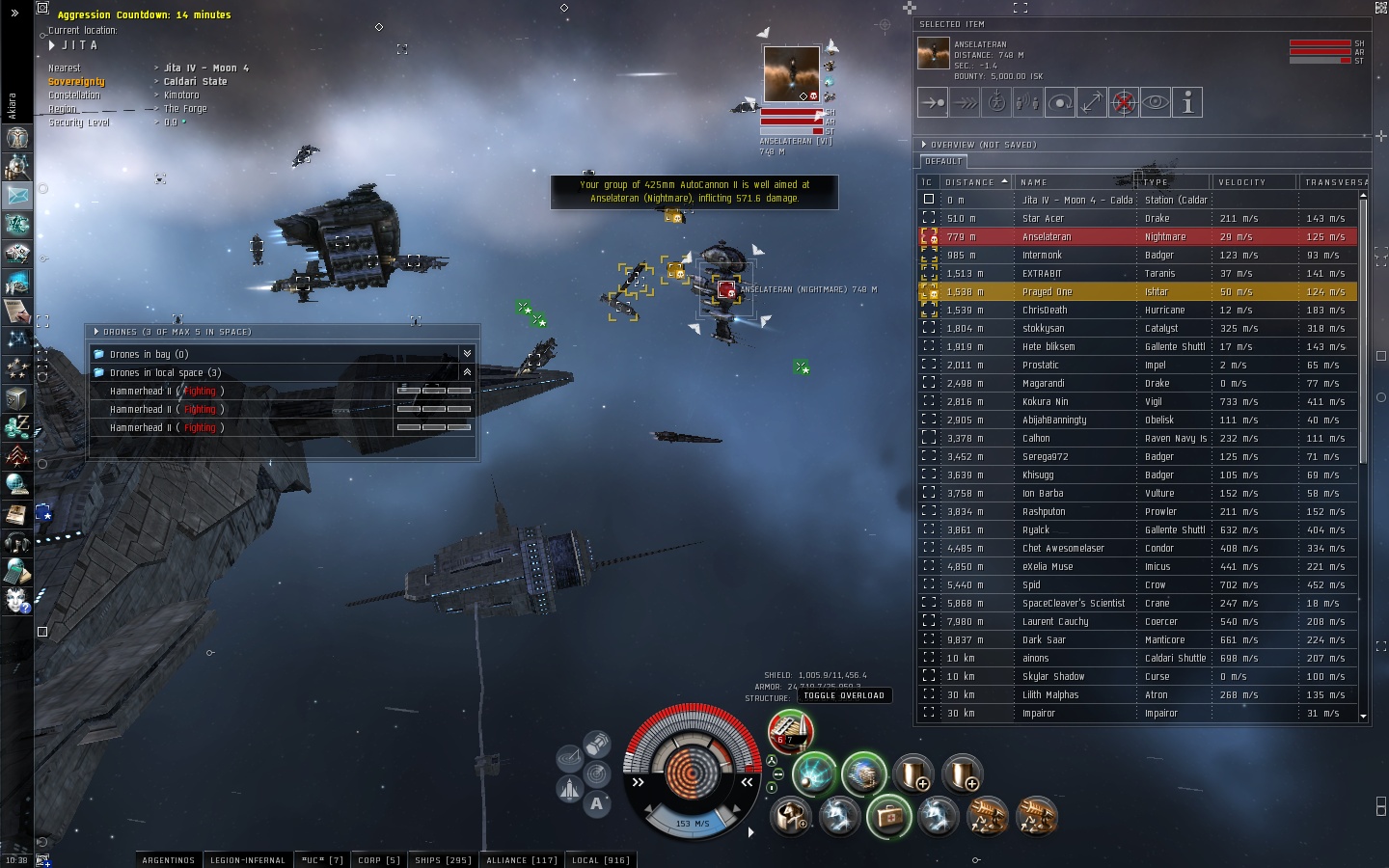The image size is (1389, 868).
Task: Expand the Drones in bay group
Action: 467,354
